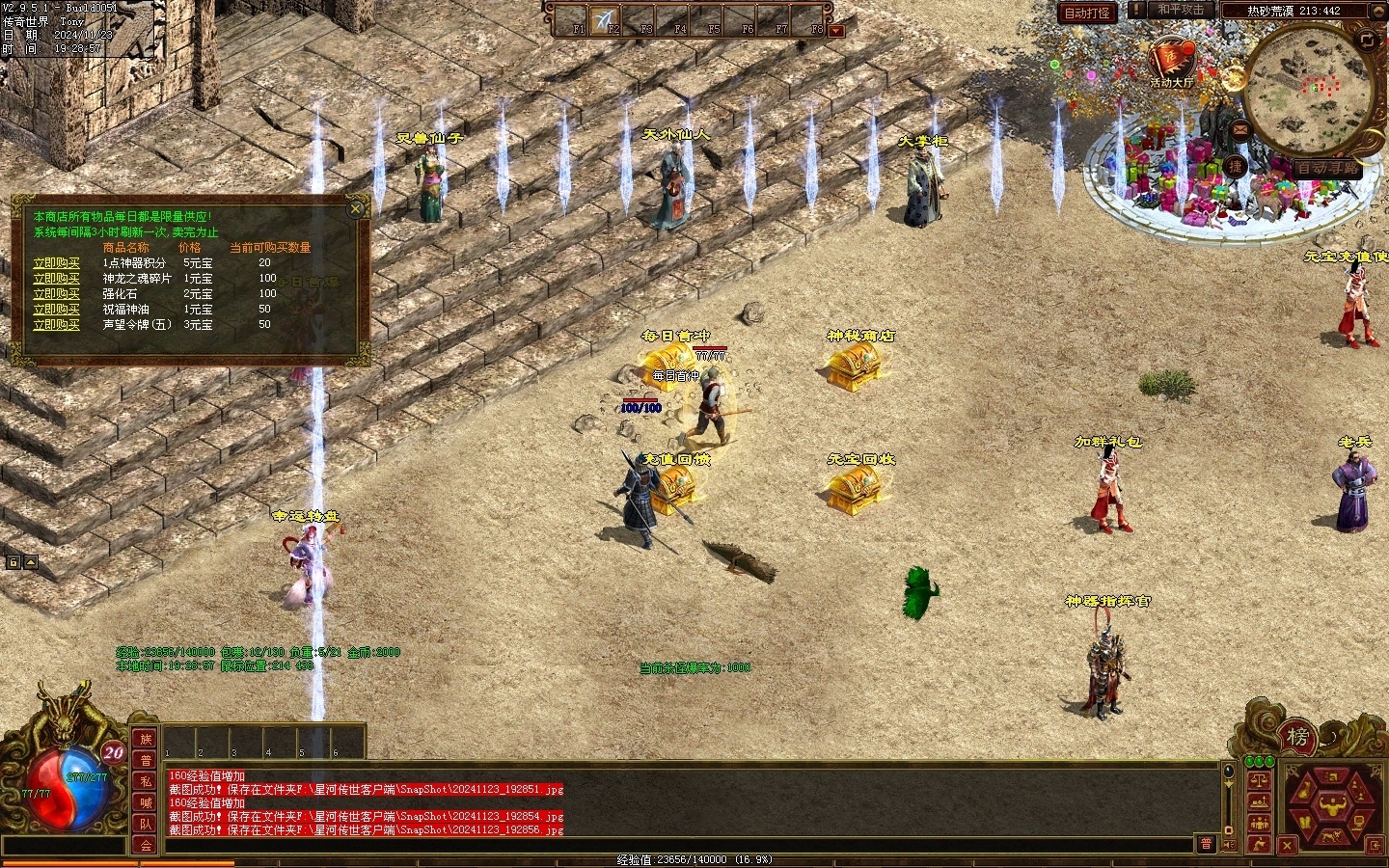
Task: Select the F2 skill hotkey slot
Action: (606, 20)
